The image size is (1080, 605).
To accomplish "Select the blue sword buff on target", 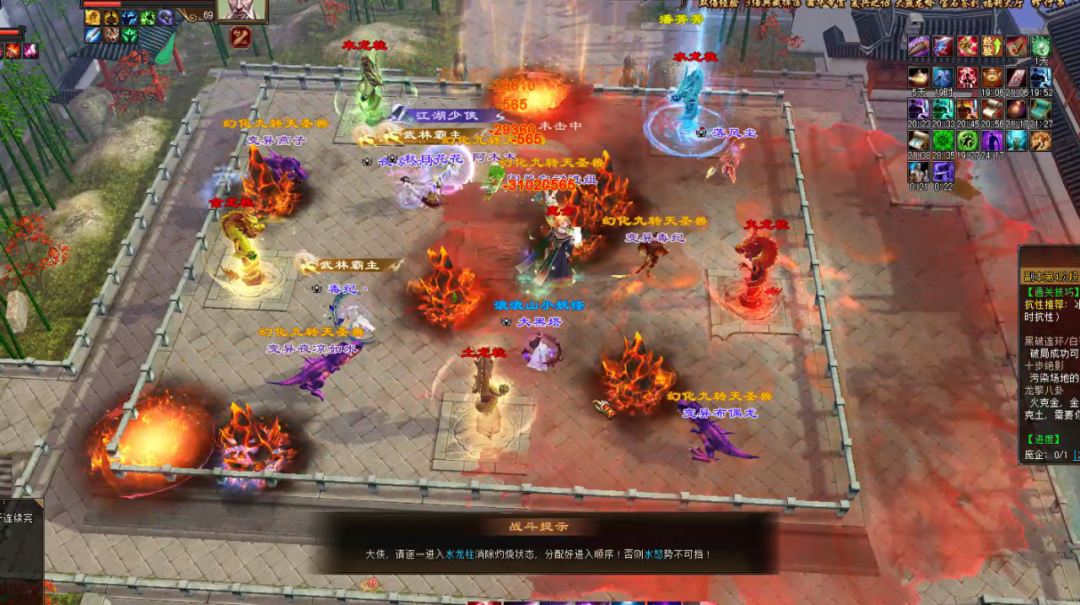I will tap(93, 34).
